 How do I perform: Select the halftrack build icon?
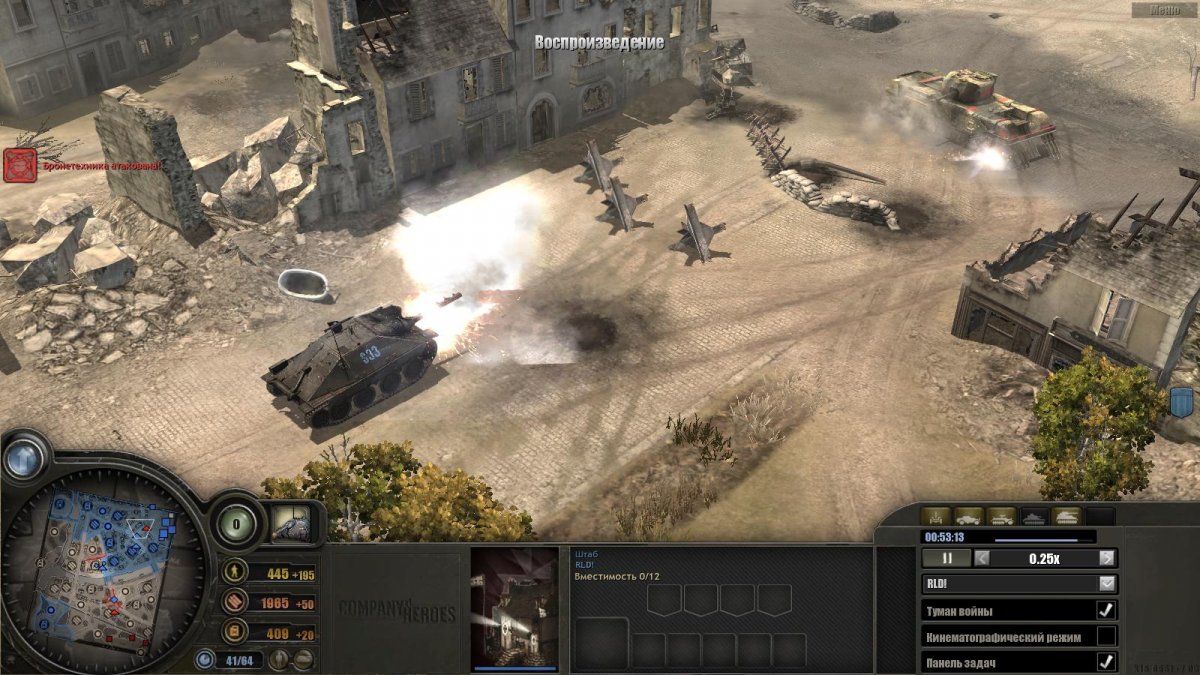[1001, 516]
